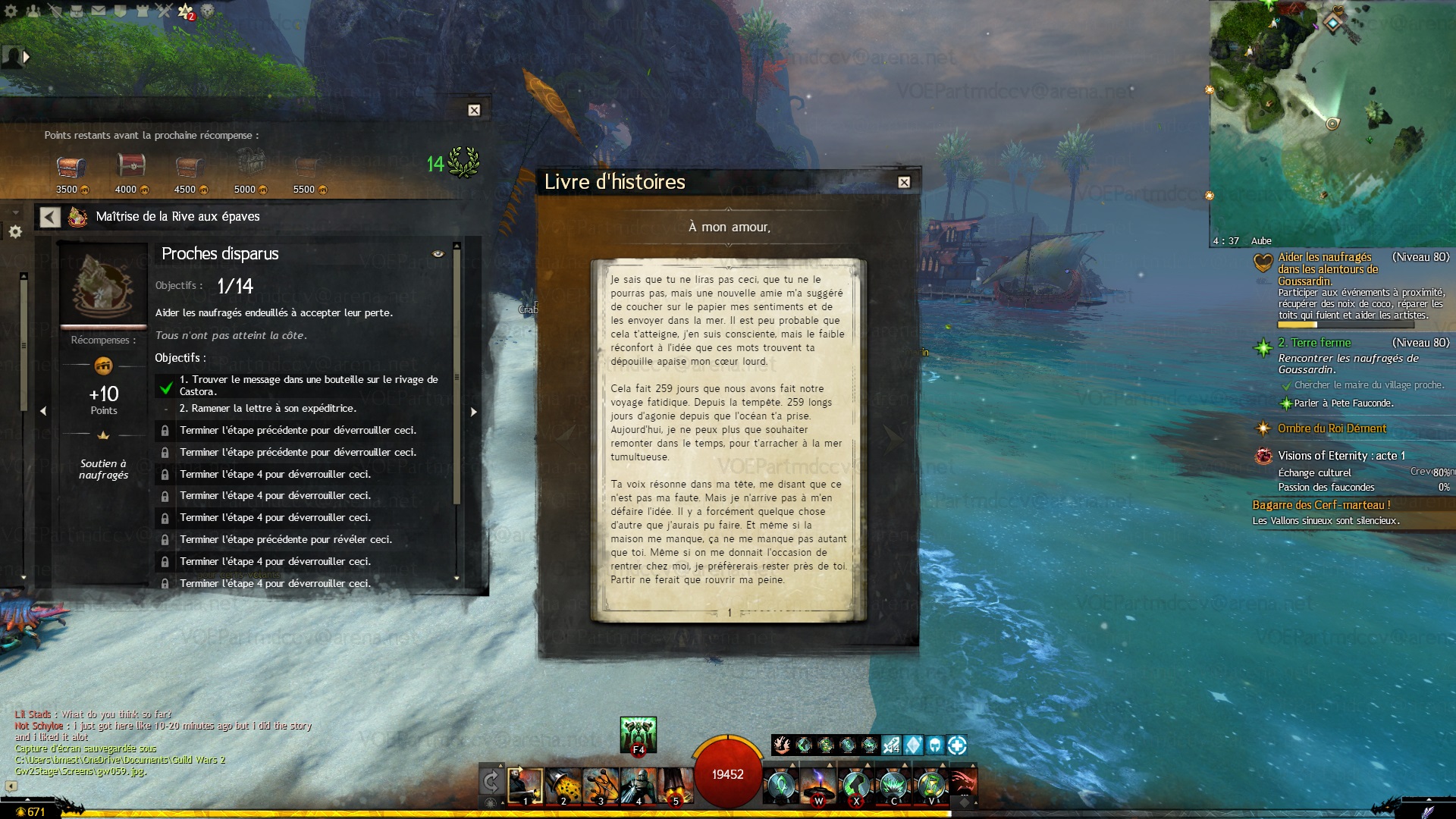Open the mail envelope icon

pyautogui.click(x=99, y=11)
